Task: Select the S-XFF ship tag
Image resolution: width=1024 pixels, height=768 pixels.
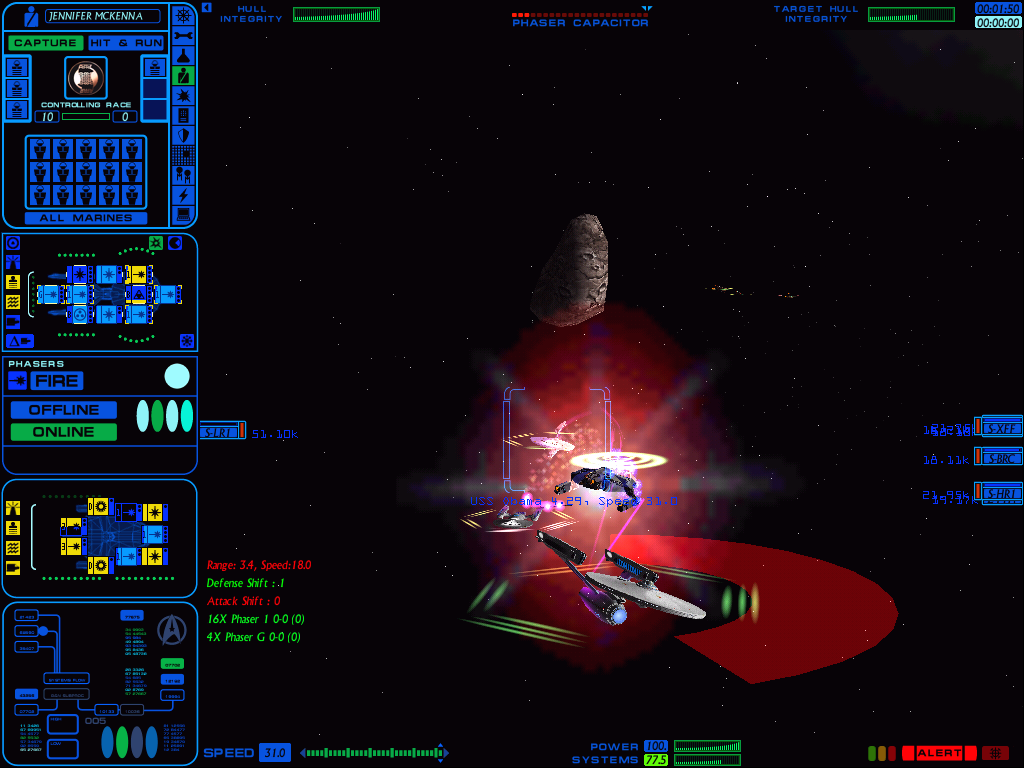Action: [1000, 427]
